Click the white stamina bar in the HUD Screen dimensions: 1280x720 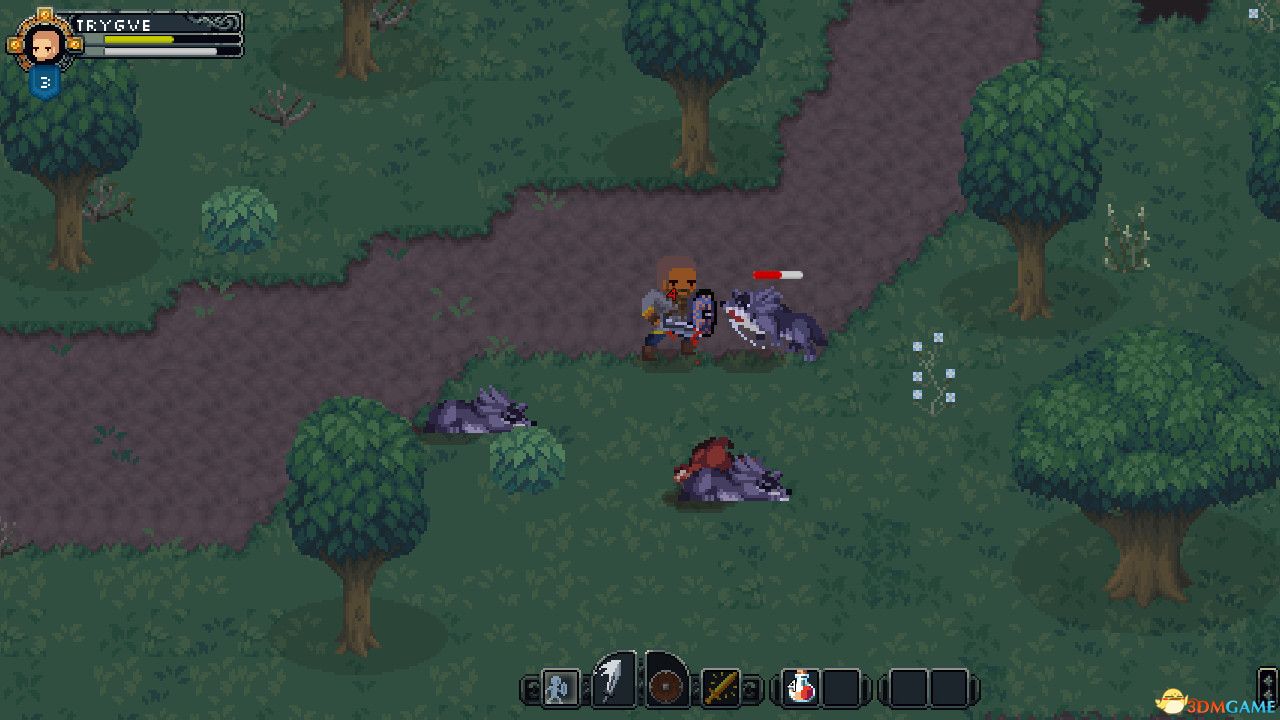(160, 50)
